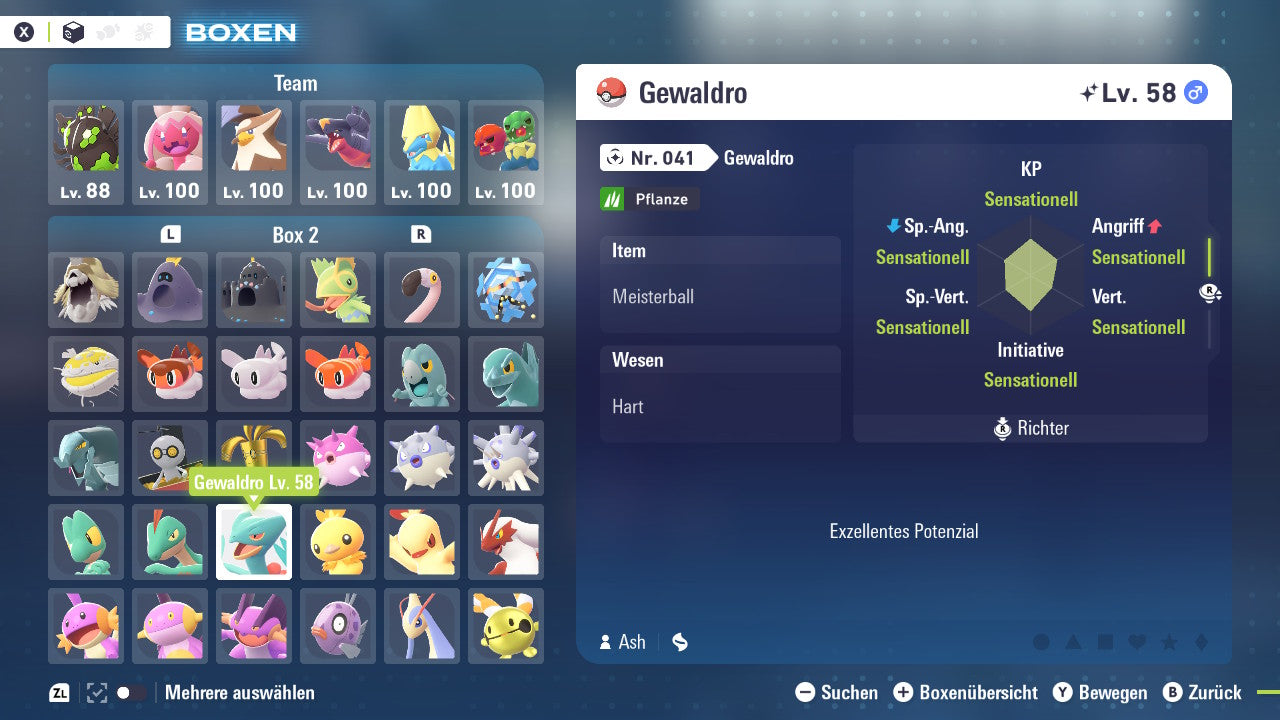The image size is (1280, 720).
Task: Select the Flemmli thumbnail next to Gewaldro
Action: (x=338, y=542)
